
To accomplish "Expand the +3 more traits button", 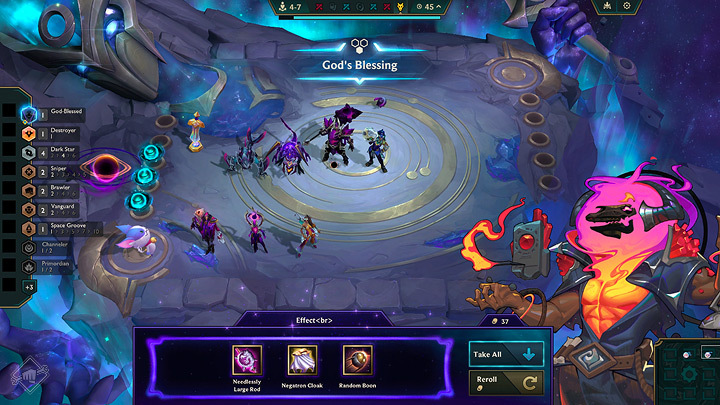I will (30, 287).
